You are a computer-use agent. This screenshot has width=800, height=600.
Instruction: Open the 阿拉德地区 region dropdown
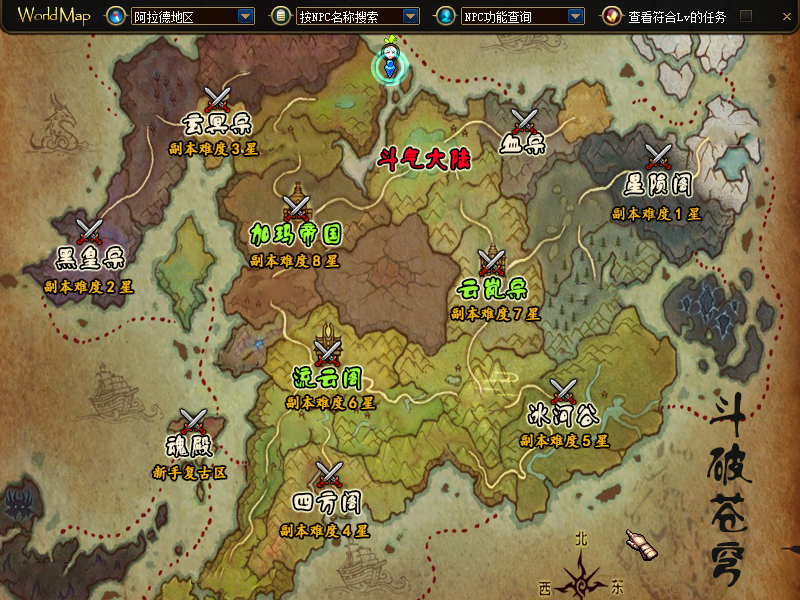pyautogui.click(x=245, y=16)
